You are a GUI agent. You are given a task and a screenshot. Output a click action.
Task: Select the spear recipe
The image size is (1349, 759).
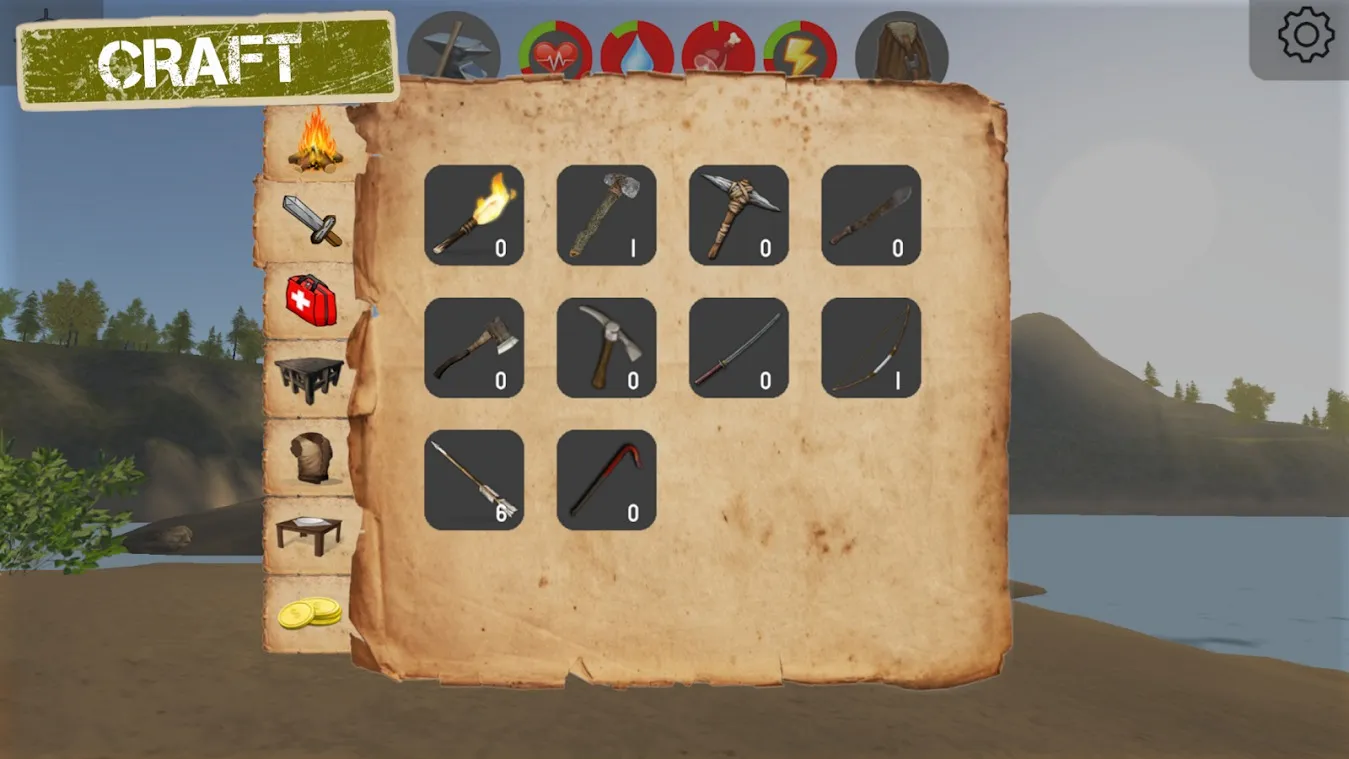click(x=872, y=215)
